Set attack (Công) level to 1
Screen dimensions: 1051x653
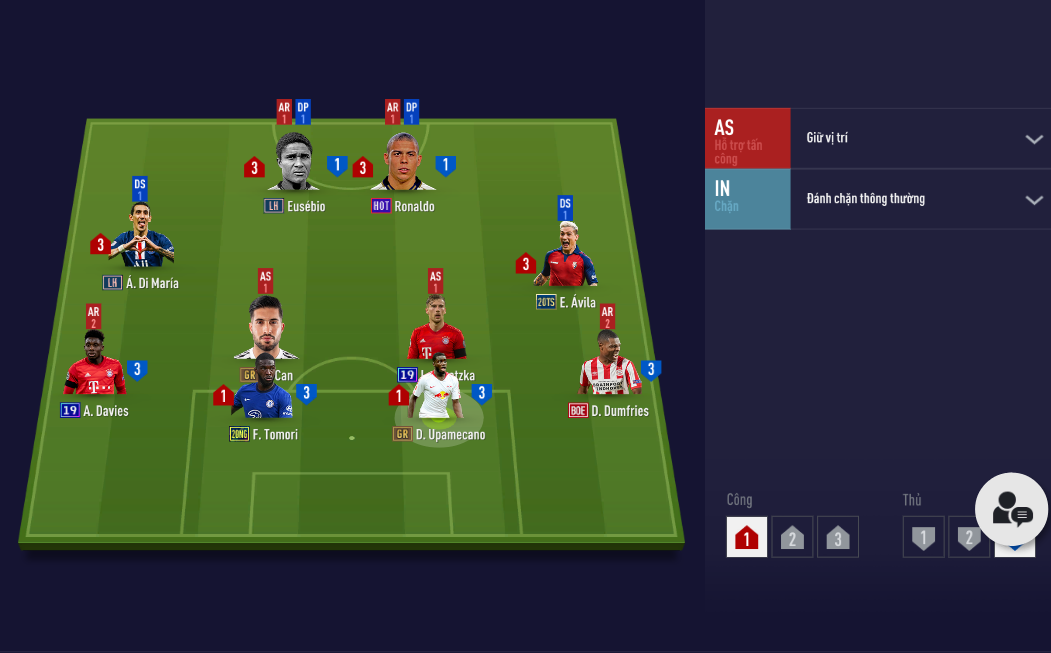click(746, 537)
